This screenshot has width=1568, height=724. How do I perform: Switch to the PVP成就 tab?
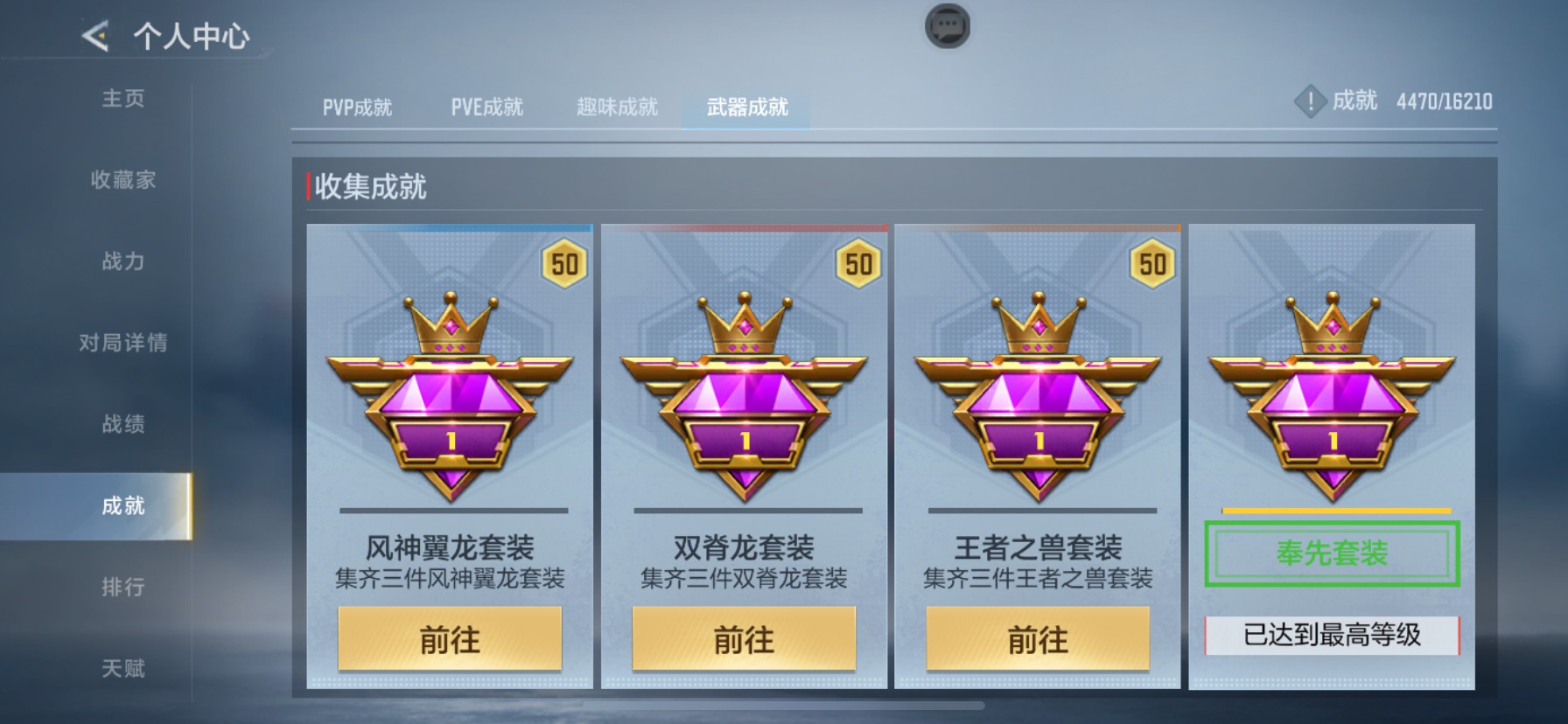(353, 106)
